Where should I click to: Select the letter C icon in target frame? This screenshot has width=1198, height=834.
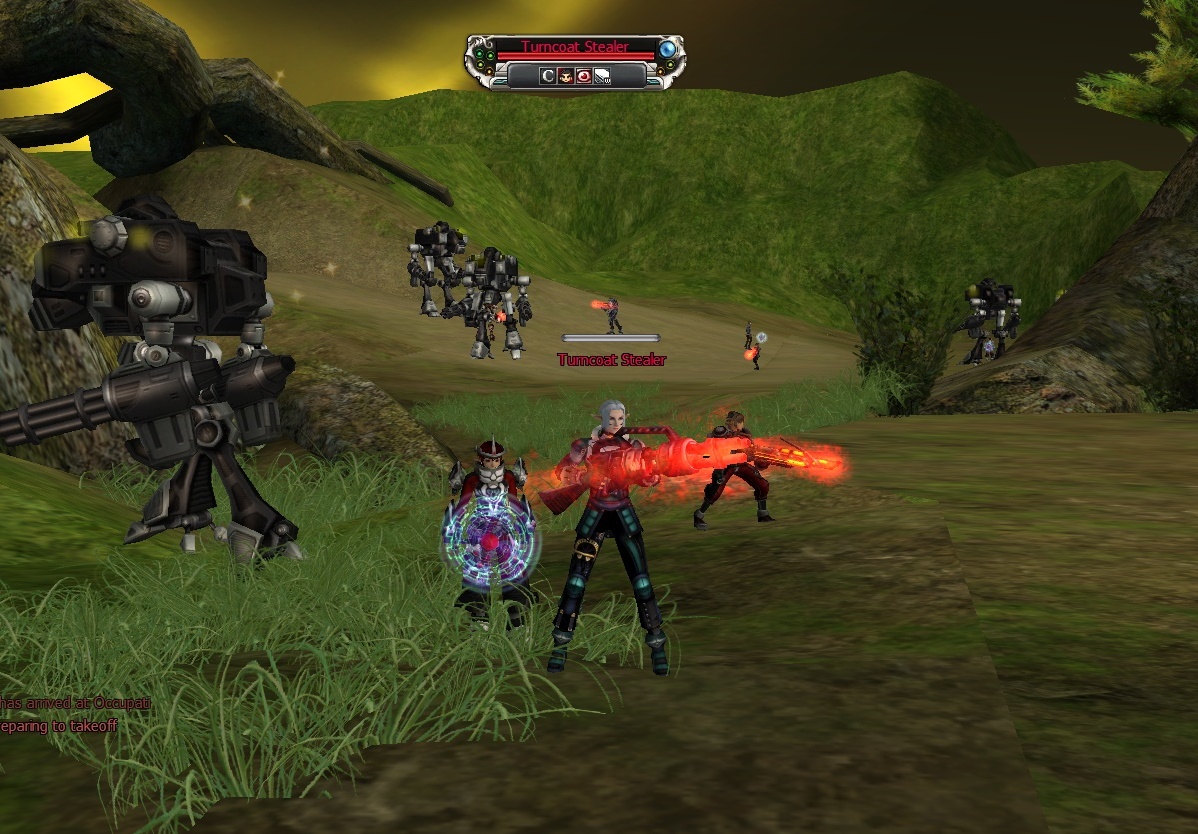point(548,75)
